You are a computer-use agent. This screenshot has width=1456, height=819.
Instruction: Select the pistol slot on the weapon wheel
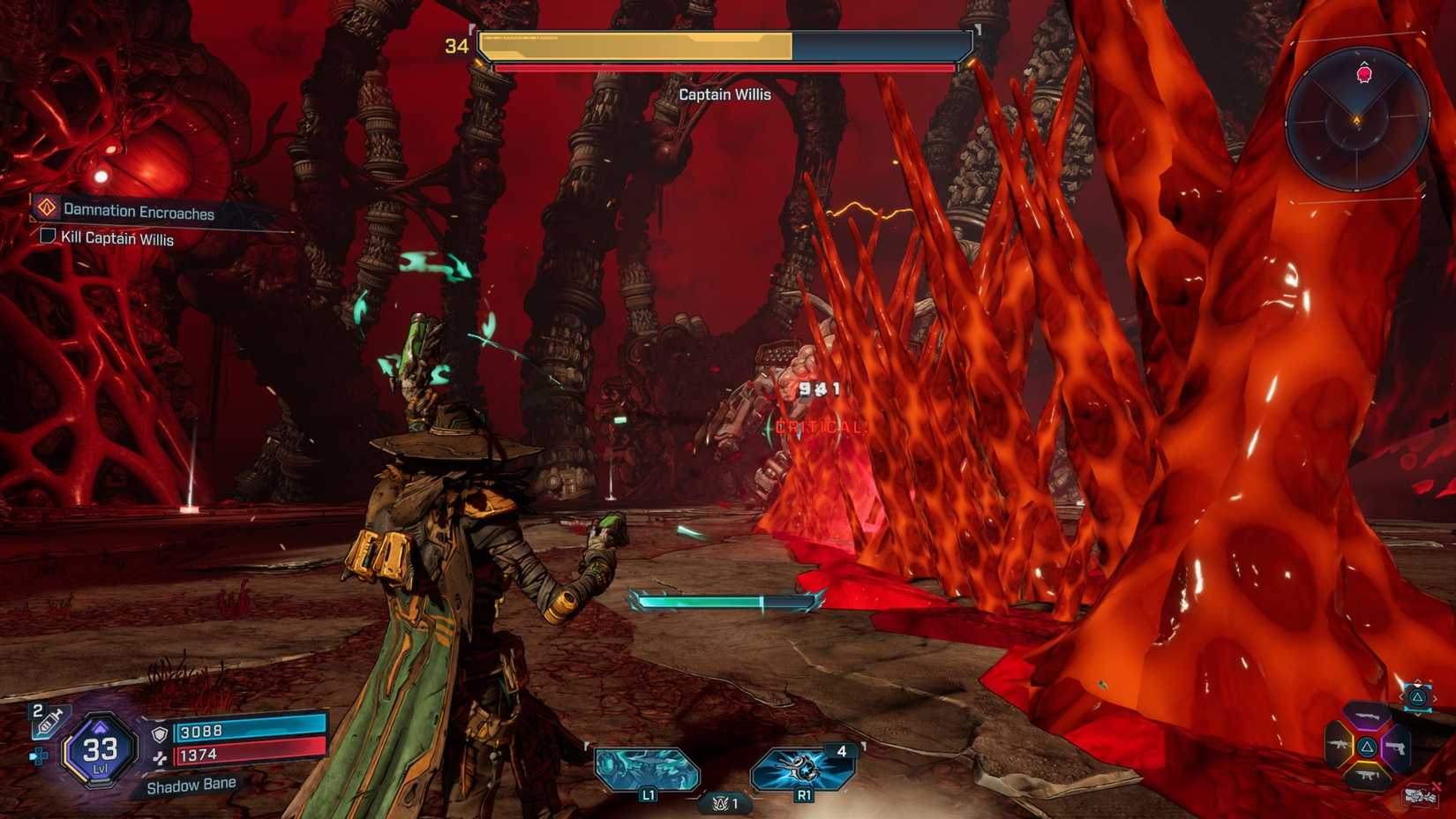tap(1397, 748)
